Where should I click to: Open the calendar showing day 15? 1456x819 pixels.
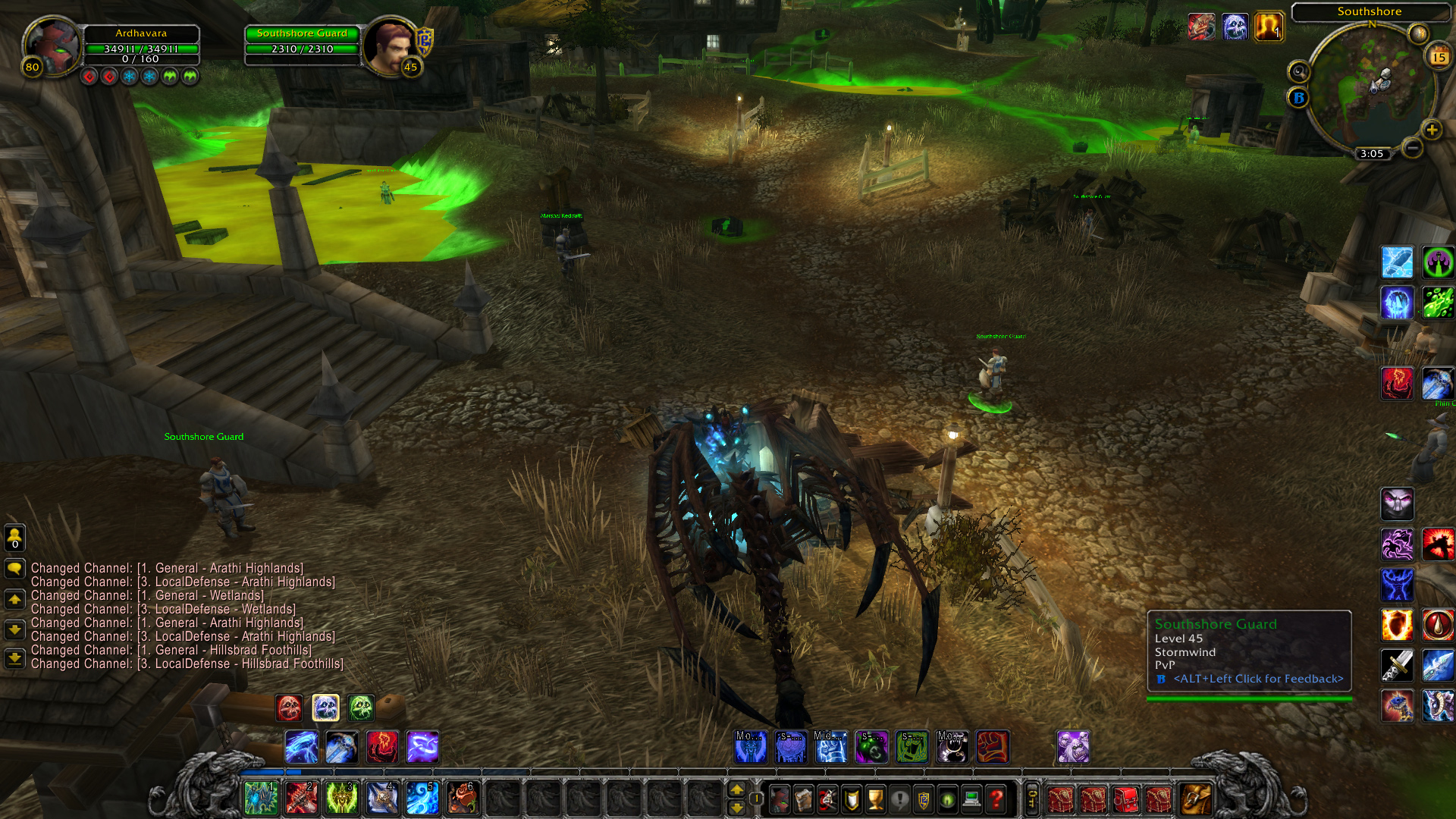(1439, 57)
